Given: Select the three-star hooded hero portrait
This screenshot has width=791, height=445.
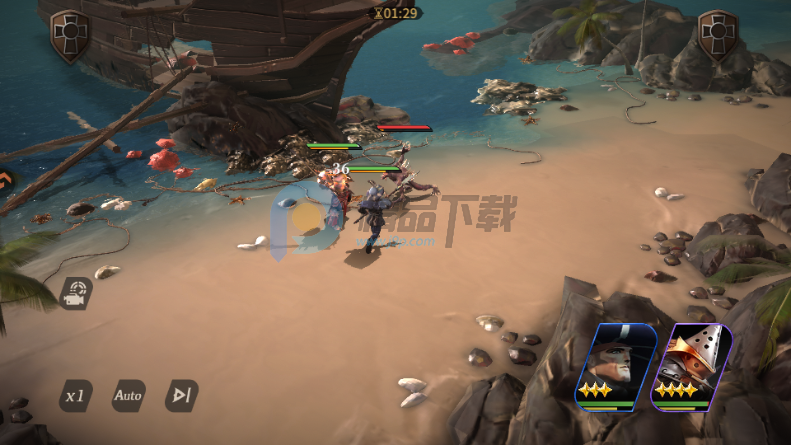Looking at the screenshot, I should point(614,367).
